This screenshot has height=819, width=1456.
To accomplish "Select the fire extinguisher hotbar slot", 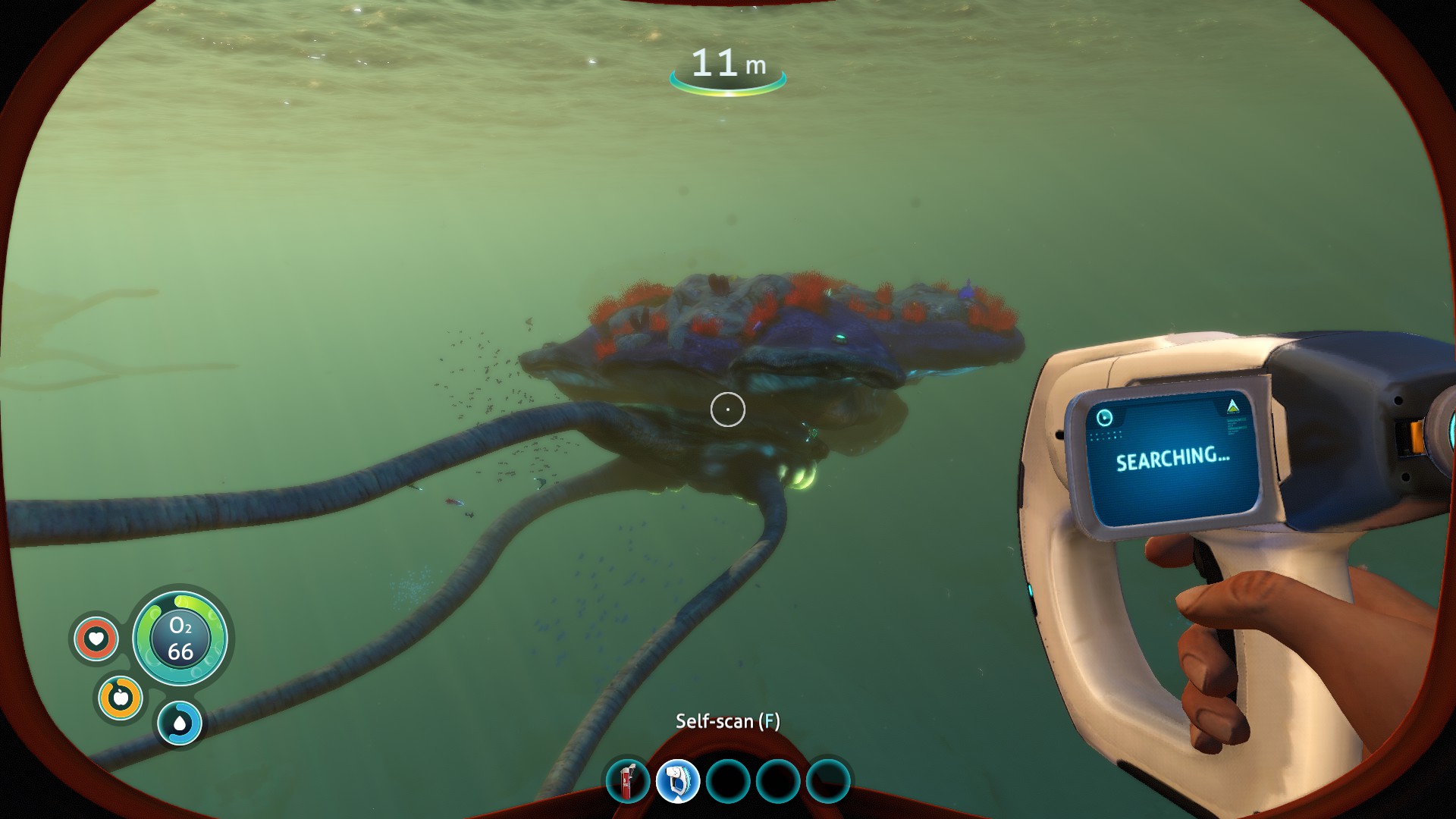I will click(628, 781).
